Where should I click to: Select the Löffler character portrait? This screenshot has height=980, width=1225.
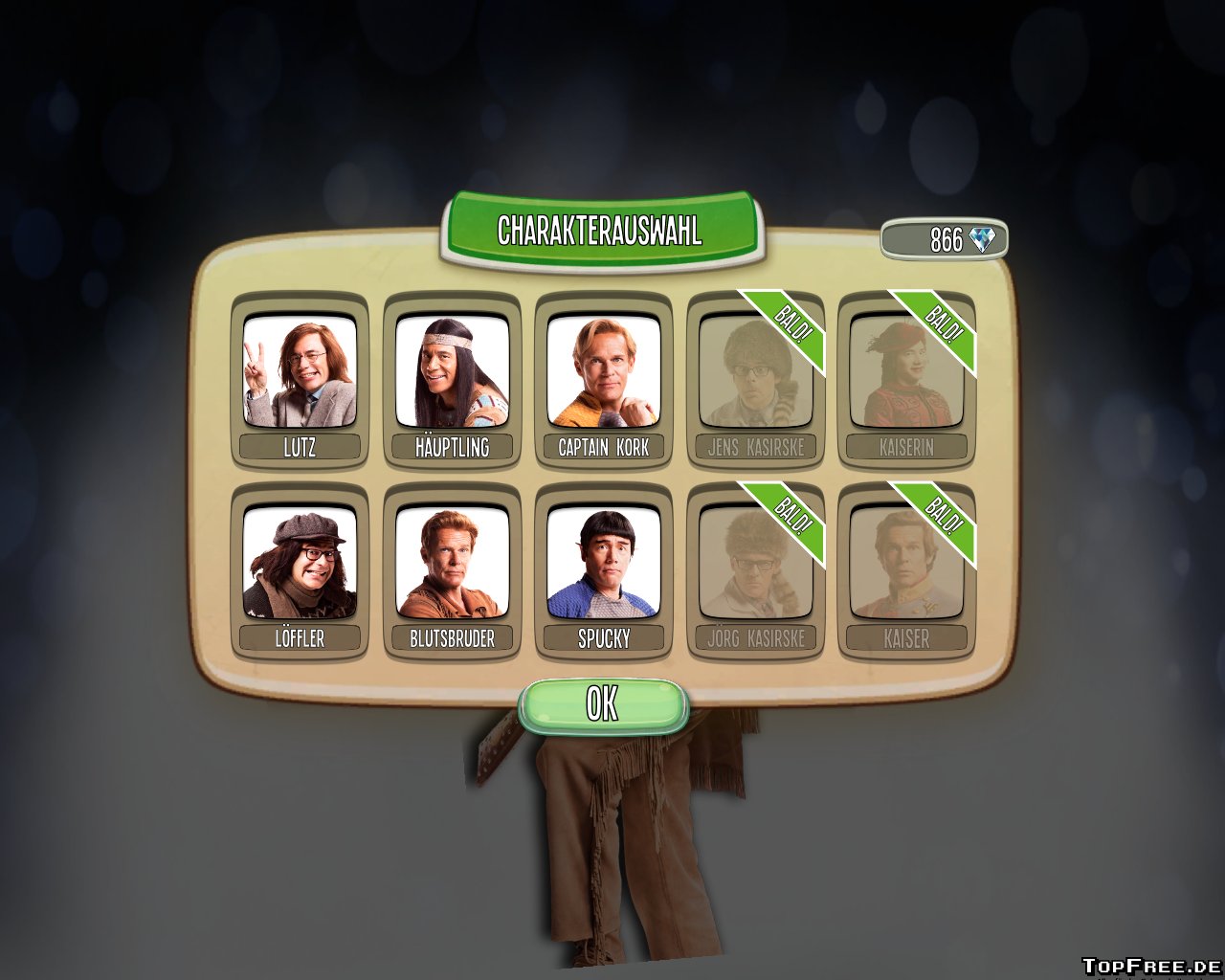300,563
